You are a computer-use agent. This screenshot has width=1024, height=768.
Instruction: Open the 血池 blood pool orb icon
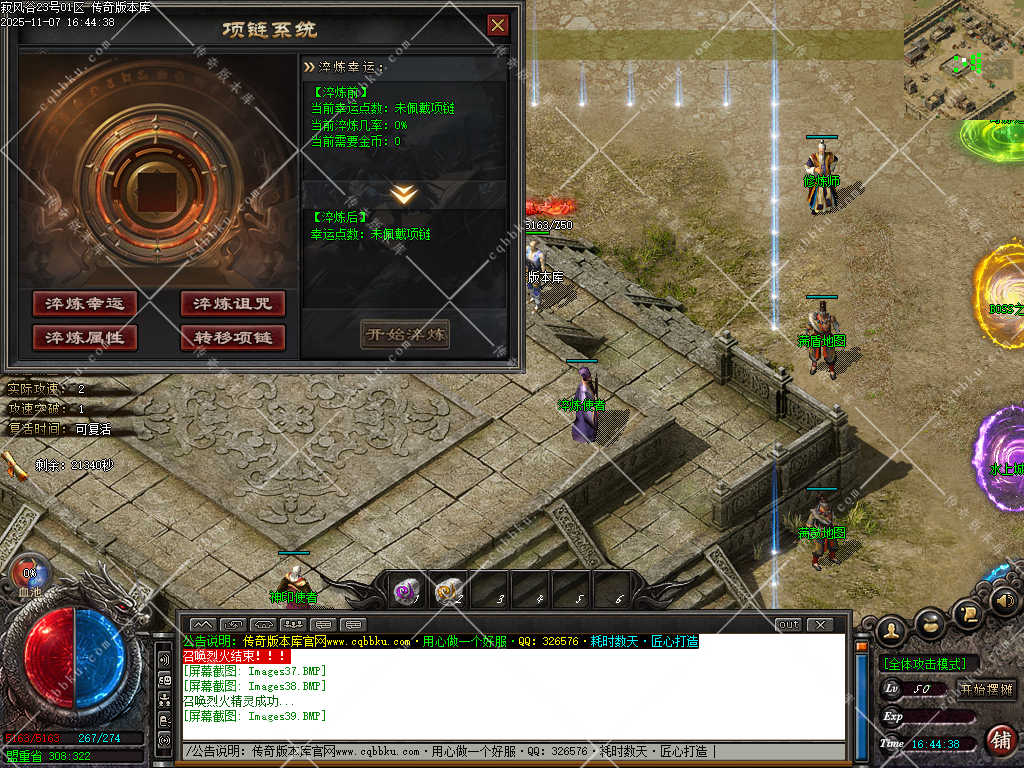click(28, 574)
